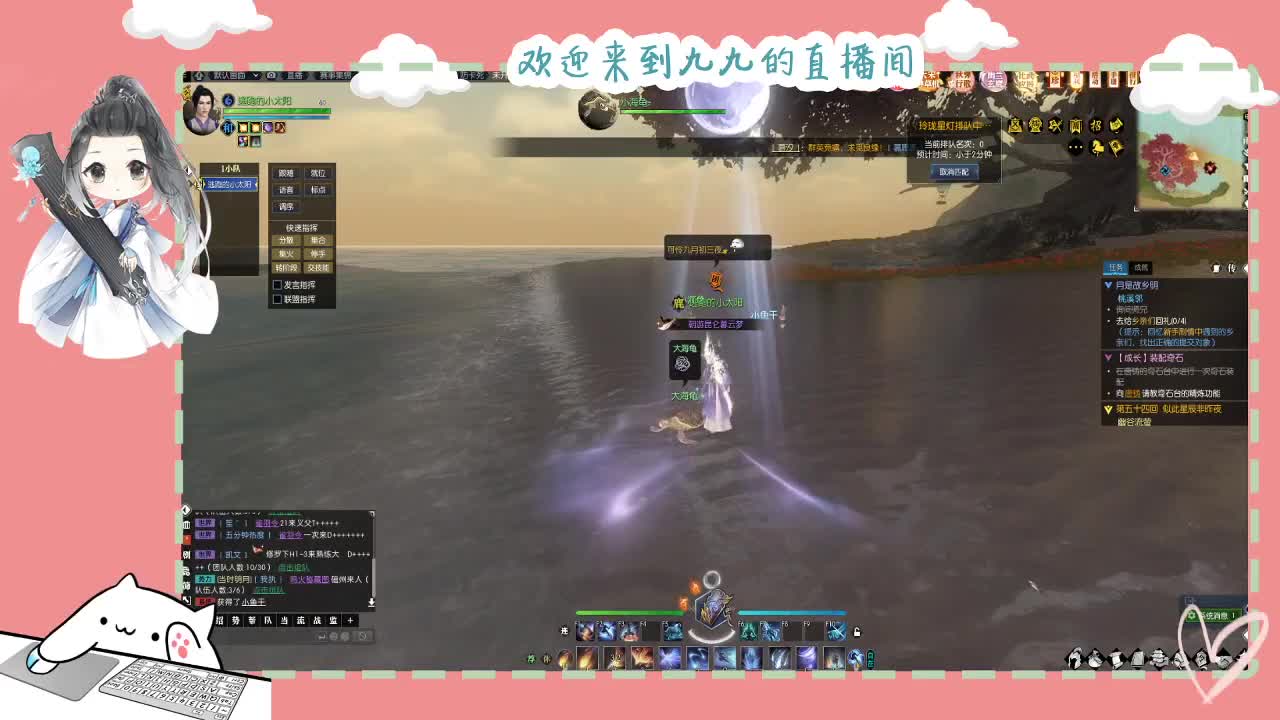Enable the 发言指挥 checkbox
Image resolution: width=1280 pixels, height=720 pixels.
pyautogui.click(x=278, y=287)
